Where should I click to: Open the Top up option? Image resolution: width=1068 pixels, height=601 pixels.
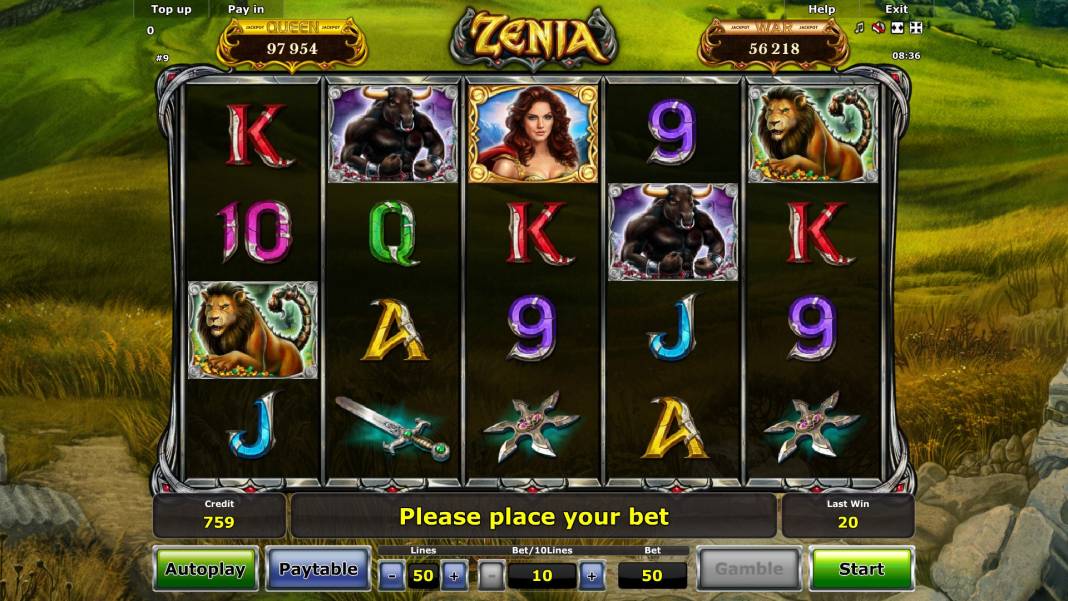[171, 9]
